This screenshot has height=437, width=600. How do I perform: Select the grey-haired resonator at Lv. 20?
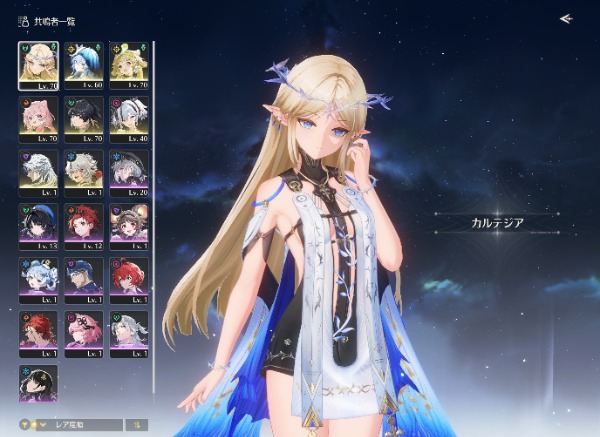point(129,170)
